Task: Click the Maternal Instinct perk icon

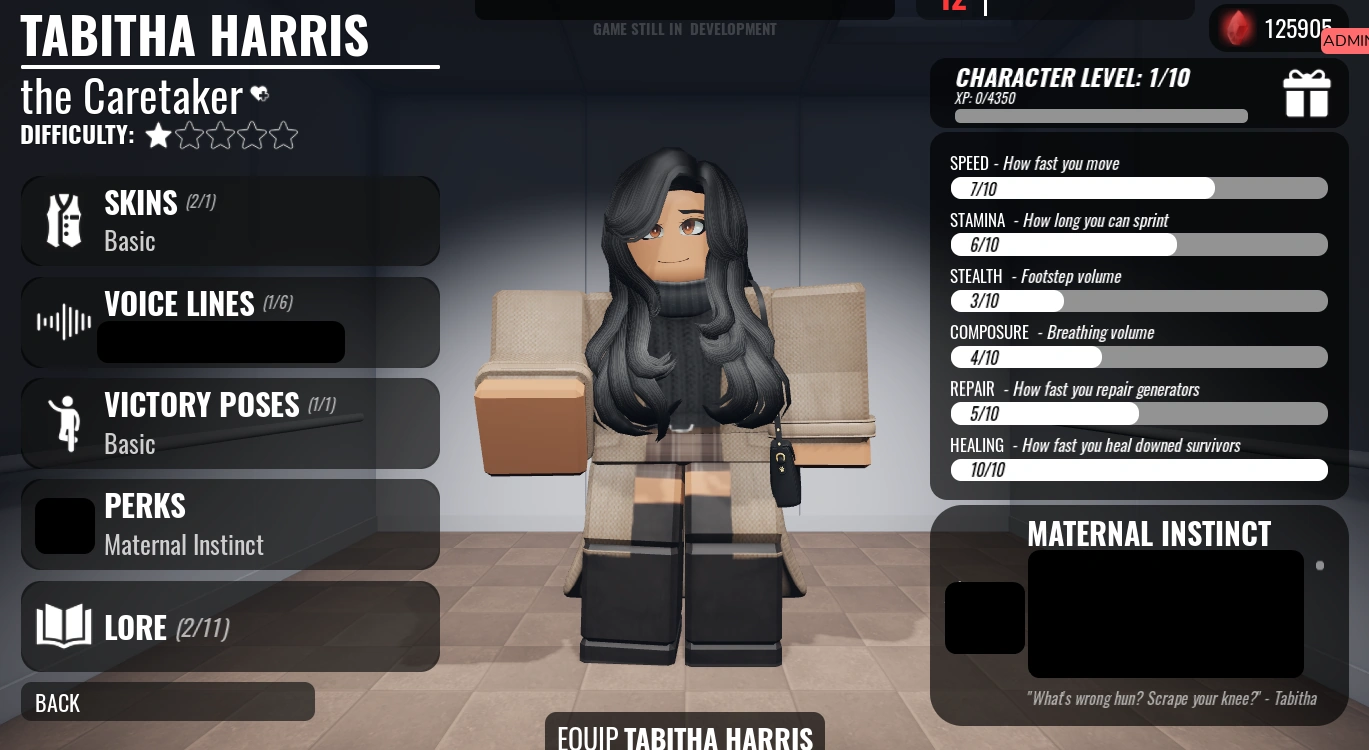Action: point(984,618)
